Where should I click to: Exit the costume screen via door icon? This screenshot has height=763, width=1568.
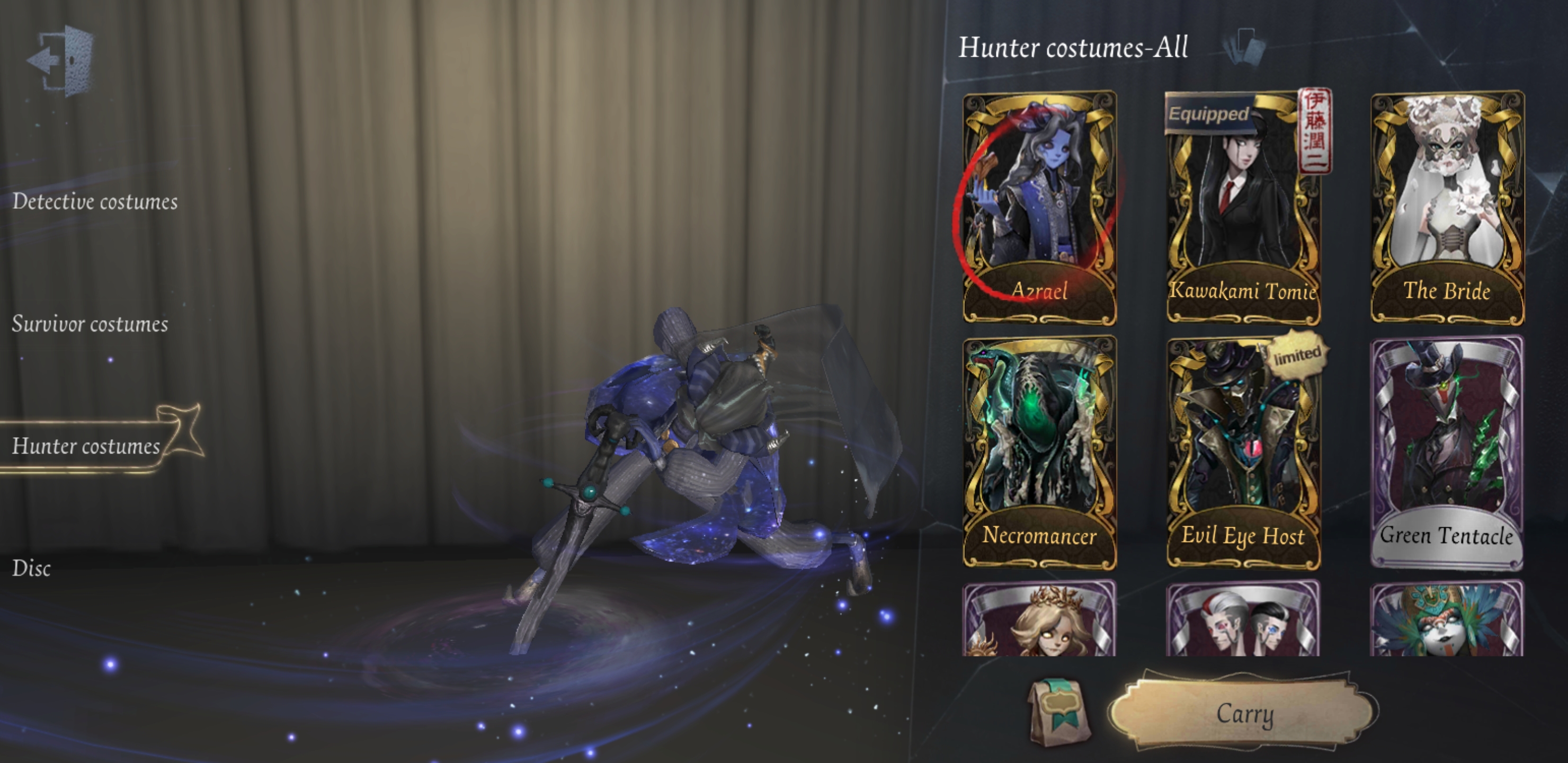click(x=61, y=60)
